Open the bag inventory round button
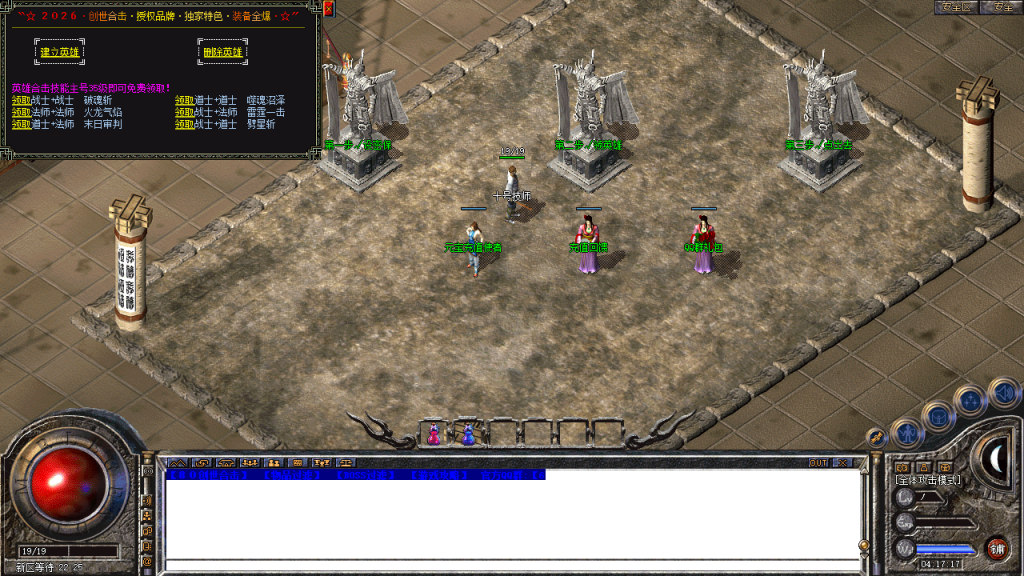Viewport: 1024px width, 576px height. point(940,415)
